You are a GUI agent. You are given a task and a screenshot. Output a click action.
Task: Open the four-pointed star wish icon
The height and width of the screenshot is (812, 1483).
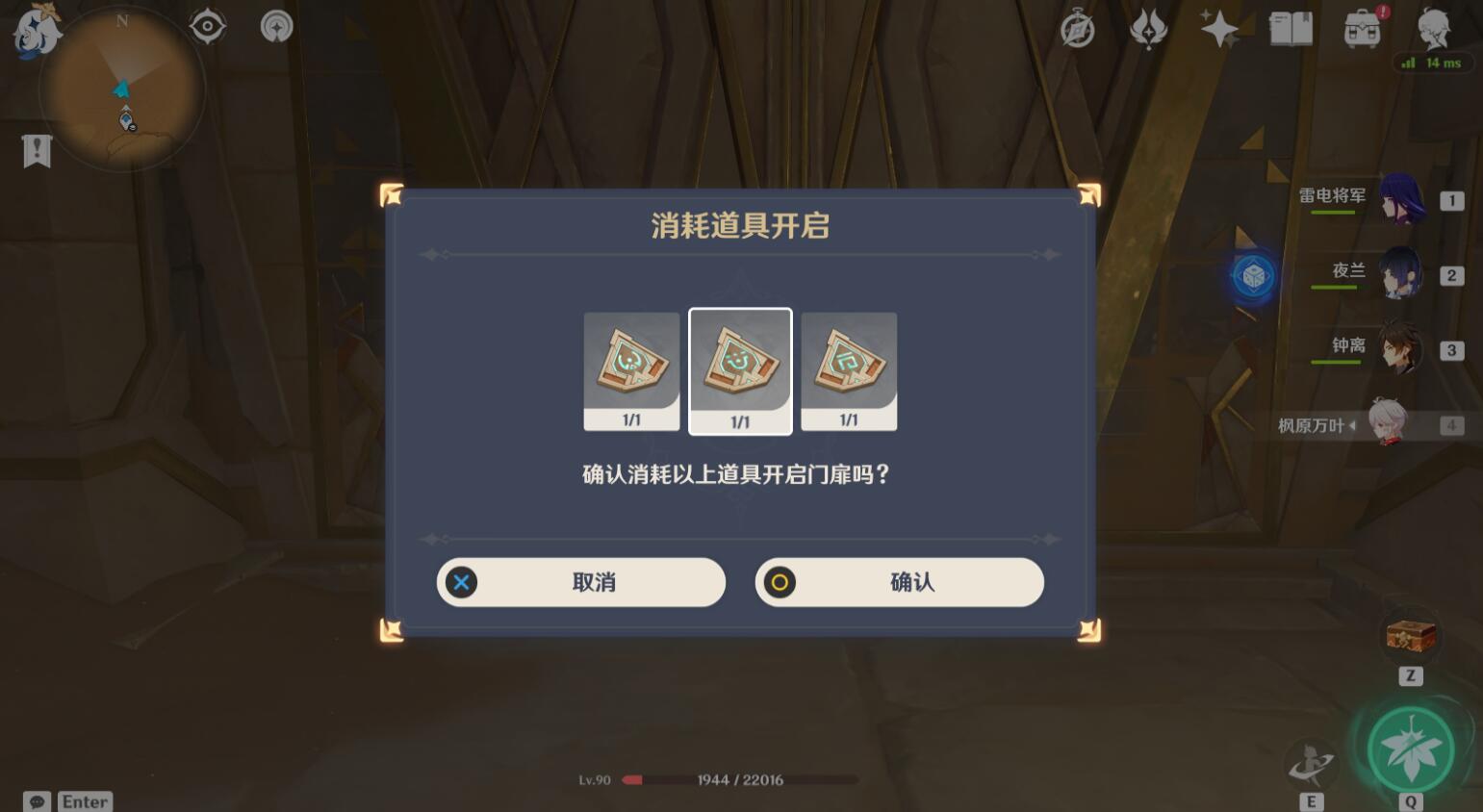click(x=1218, y=29)
